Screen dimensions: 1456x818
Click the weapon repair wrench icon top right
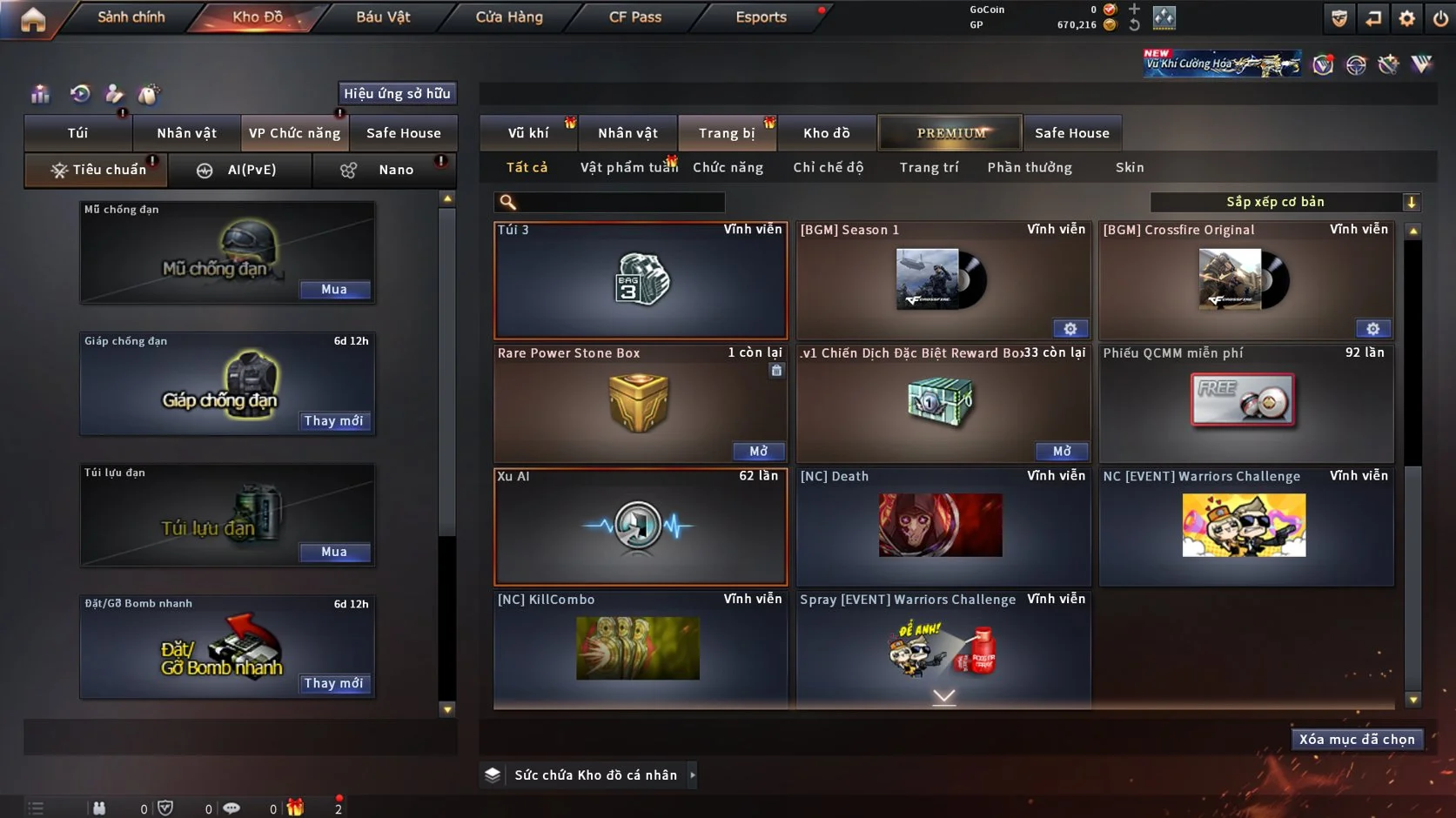[x=1389, y=63]
